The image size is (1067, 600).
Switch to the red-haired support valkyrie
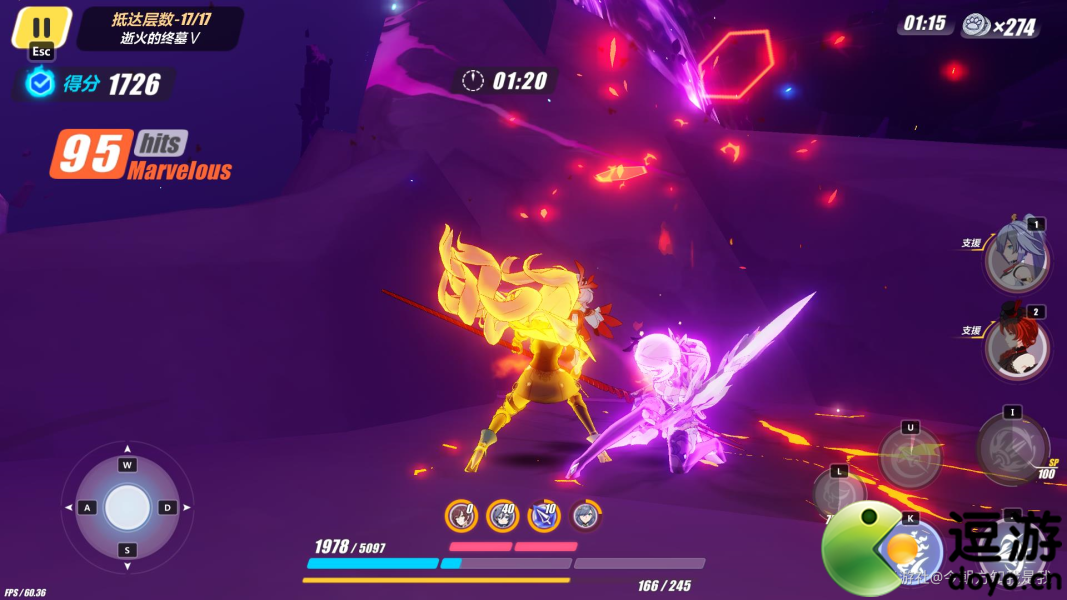click(x=1016, y=346)
